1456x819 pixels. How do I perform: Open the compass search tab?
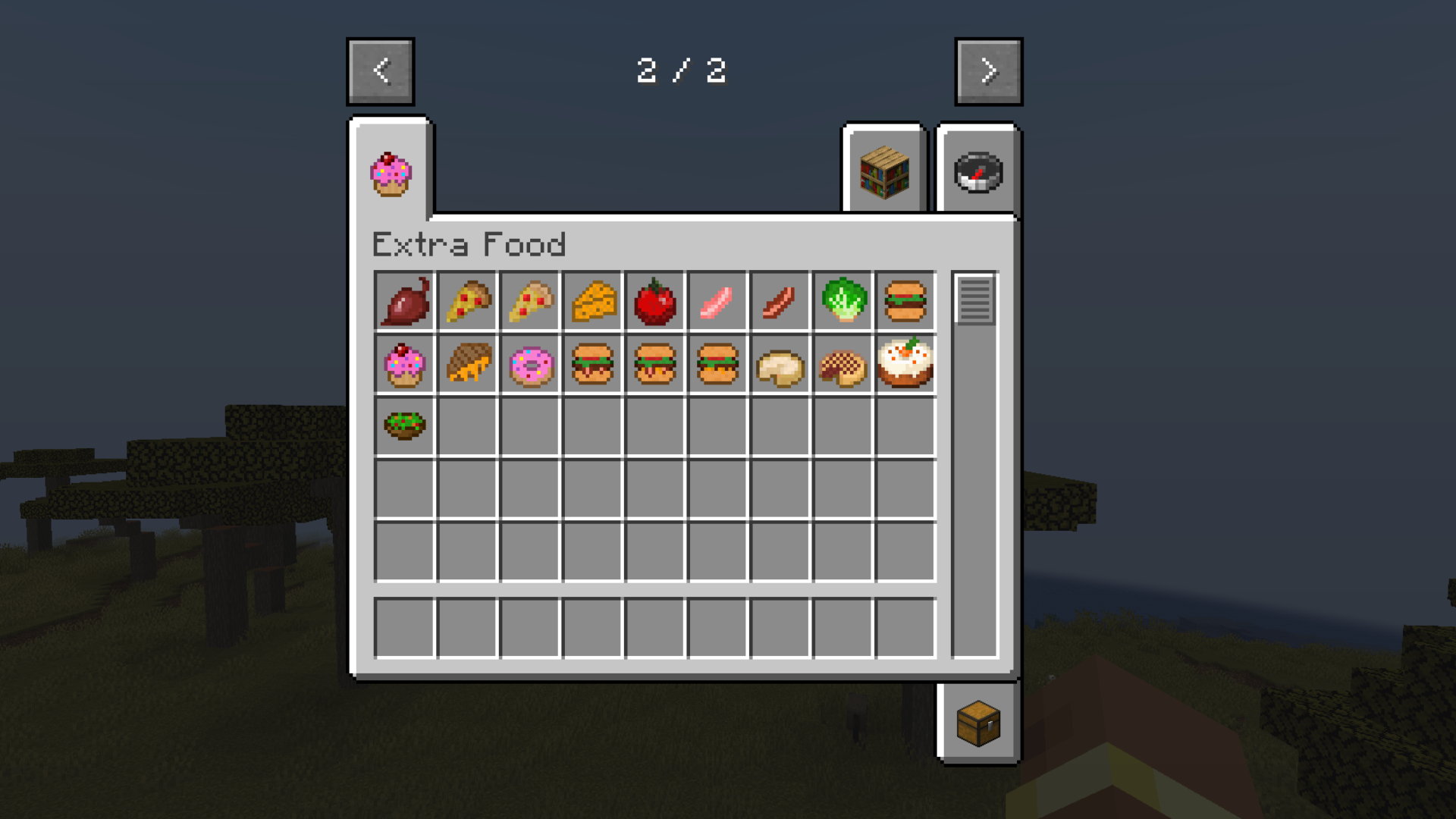point(977,173)
